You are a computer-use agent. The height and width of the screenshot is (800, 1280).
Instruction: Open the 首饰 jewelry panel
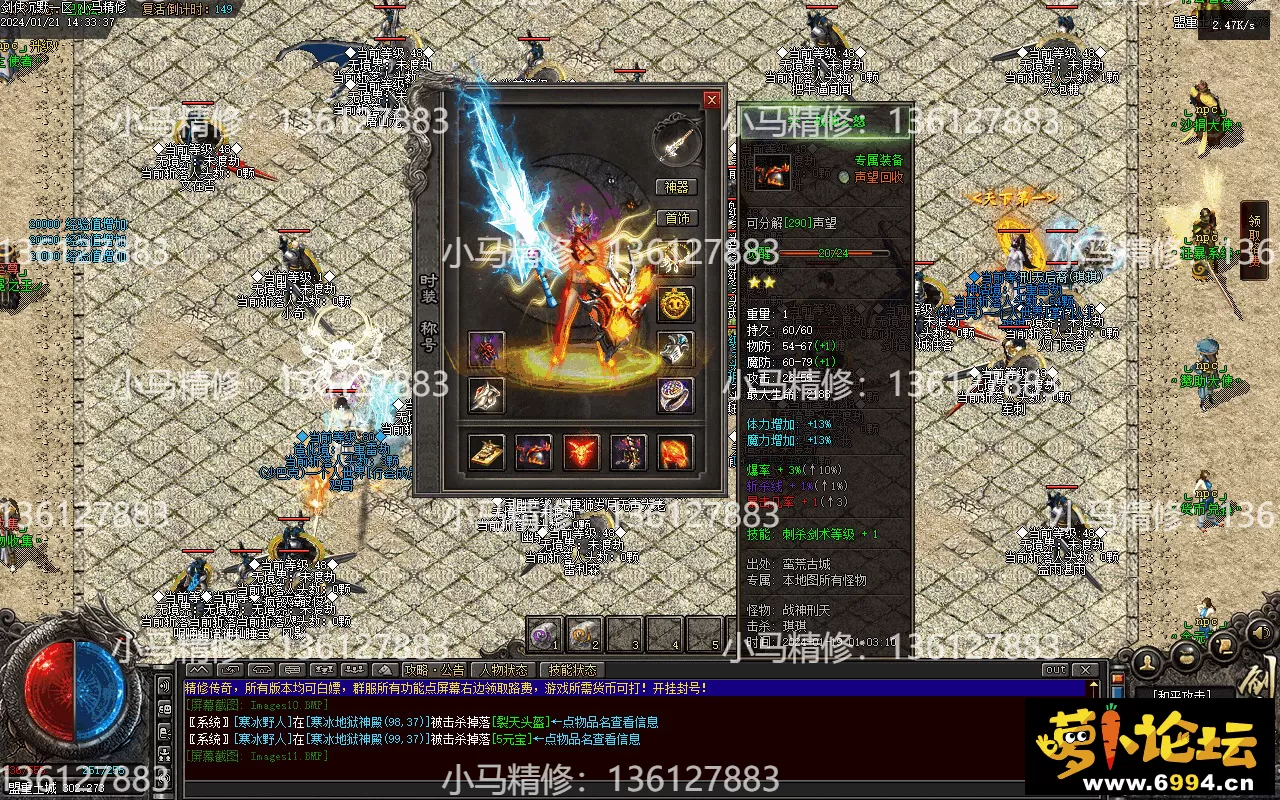click(x=676, y=219)
